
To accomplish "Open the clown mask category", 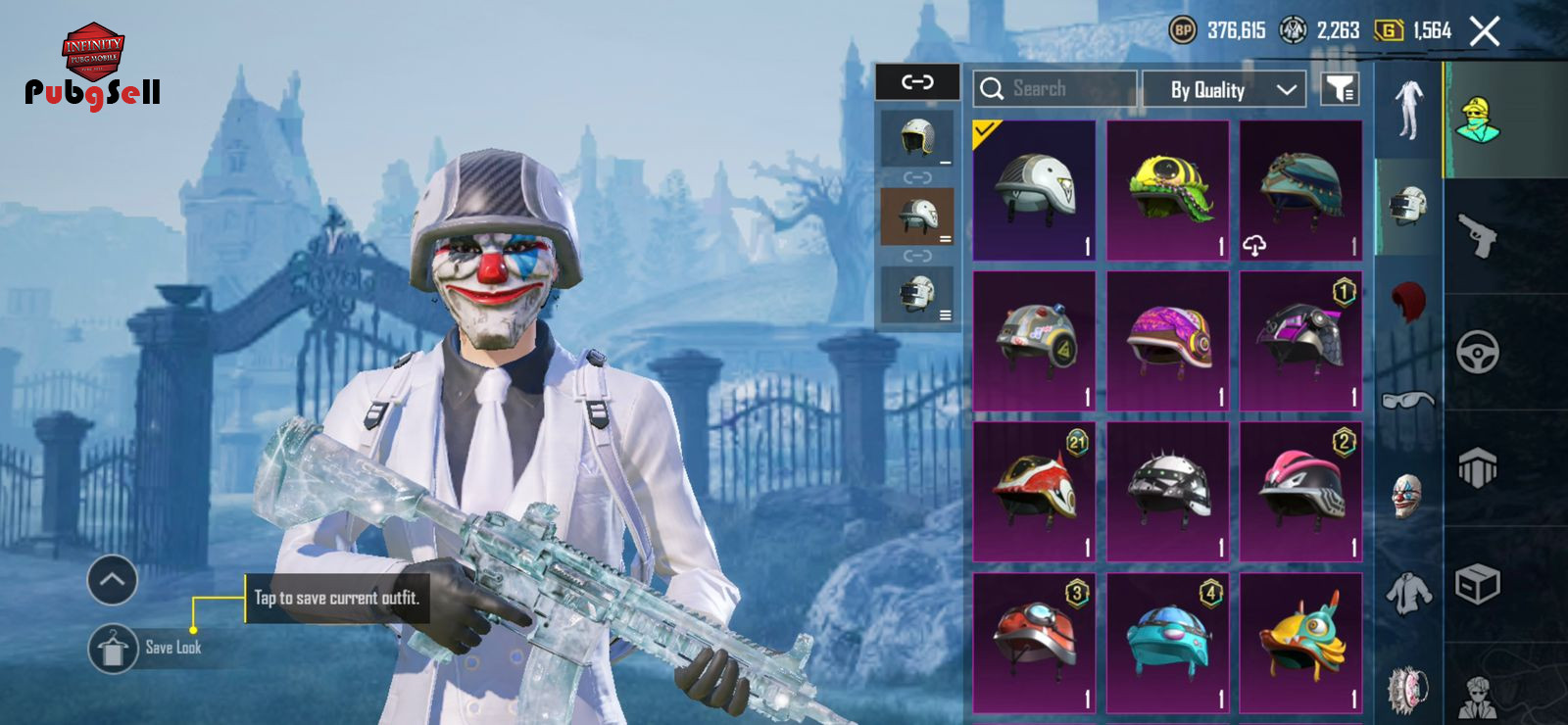I will coord(1408,495).
